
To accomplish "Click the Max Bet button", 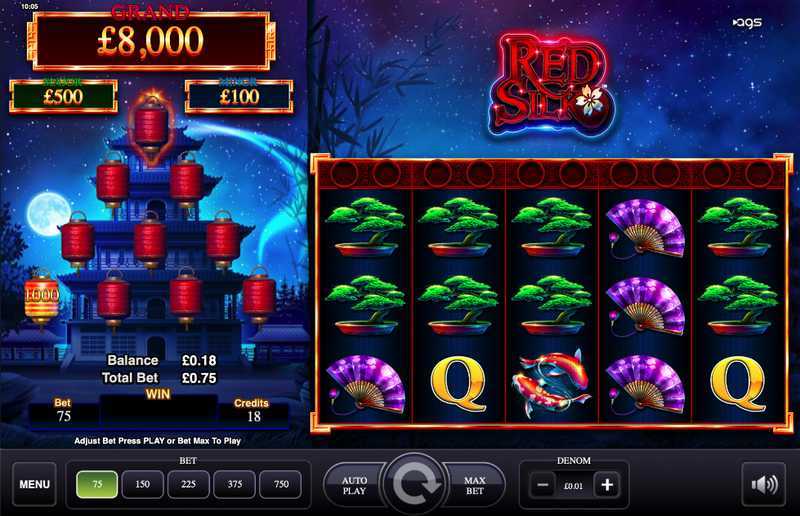I will (x=474, y=486).
